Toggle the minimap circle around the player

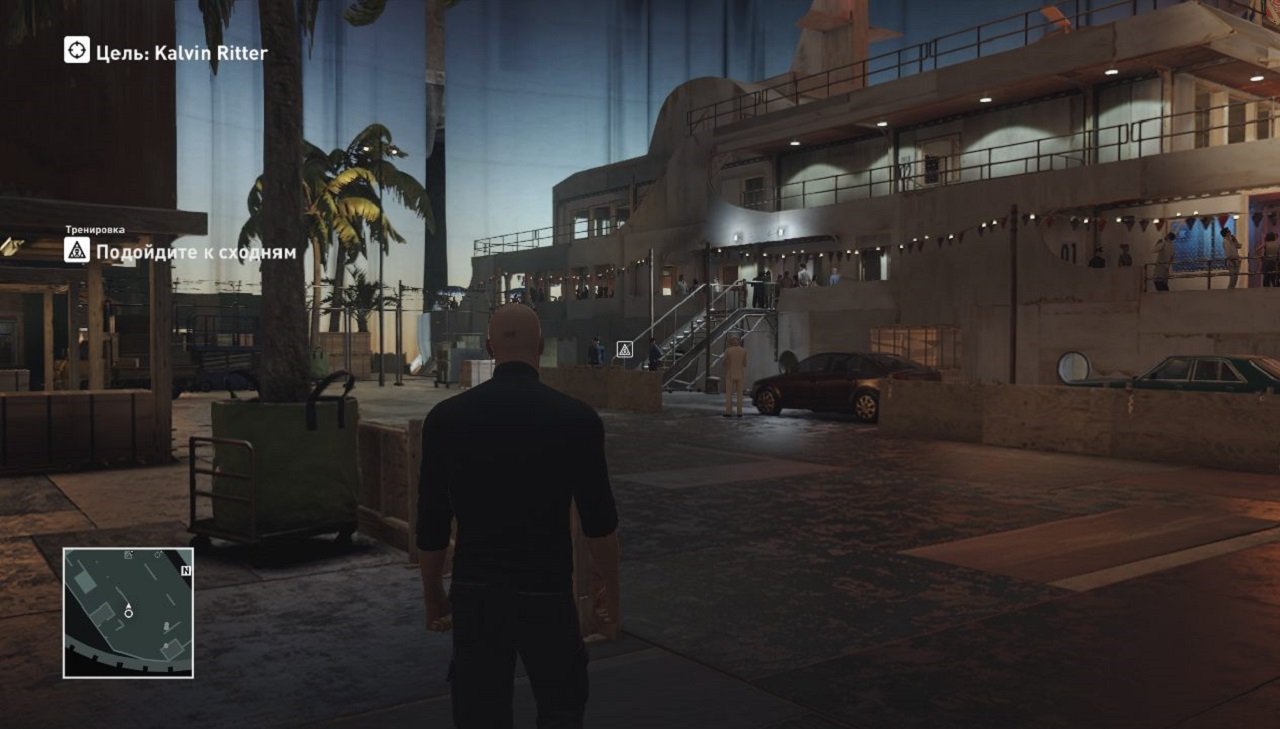[129, 613]
